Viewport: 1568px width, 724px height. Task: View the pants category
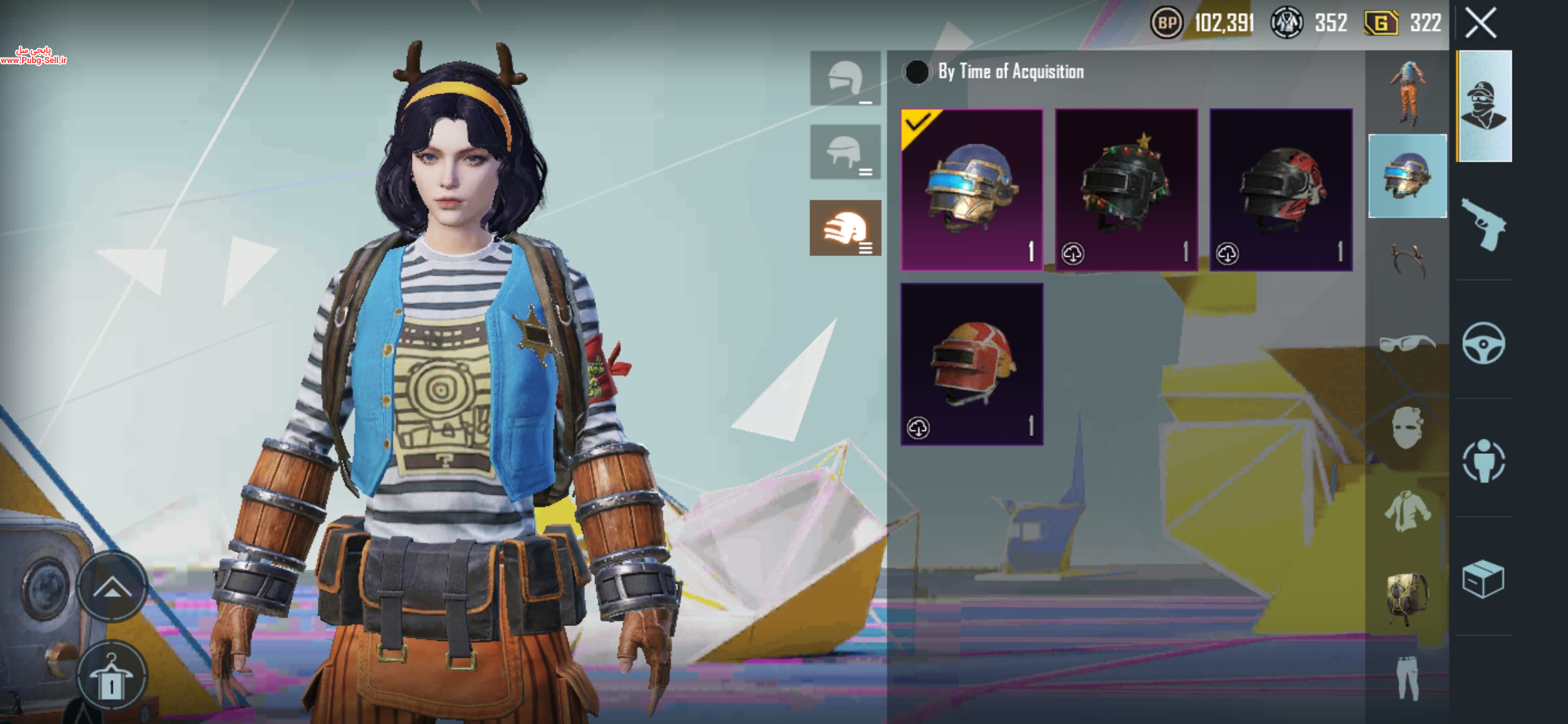point(1407,678)
